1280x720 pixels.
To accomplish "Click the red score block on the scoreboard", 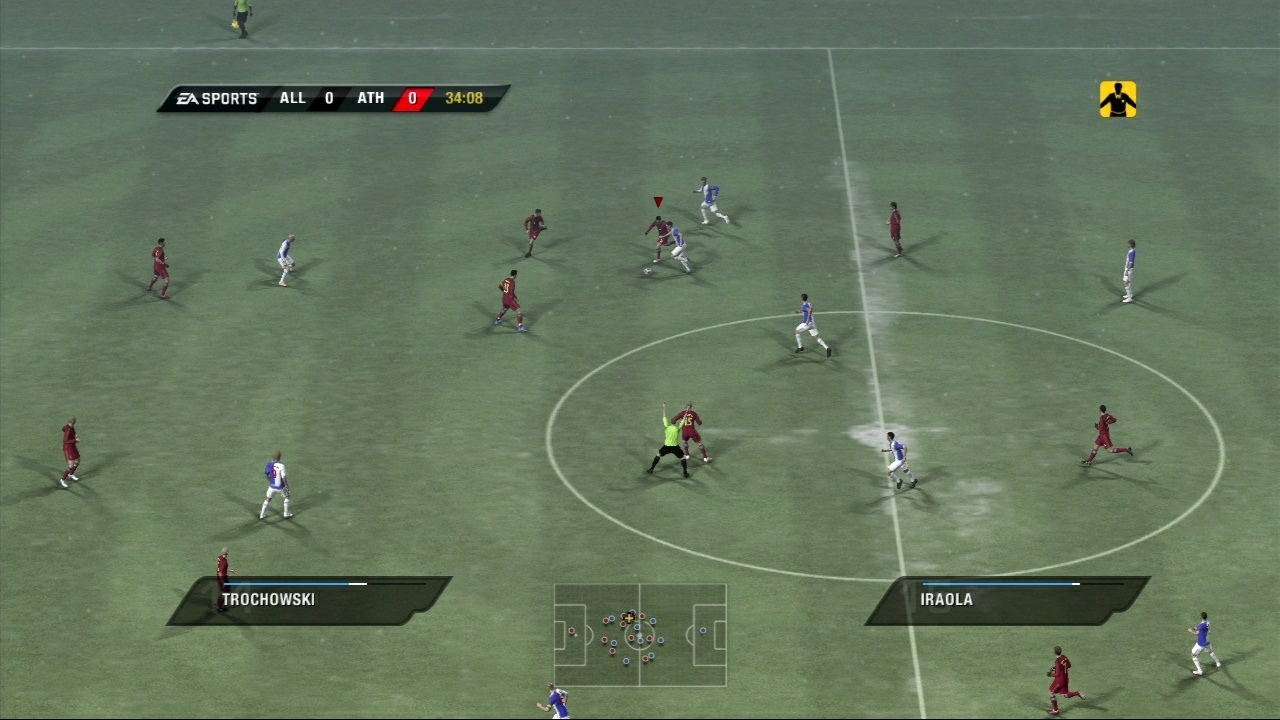I will click(x=412, y=98).
